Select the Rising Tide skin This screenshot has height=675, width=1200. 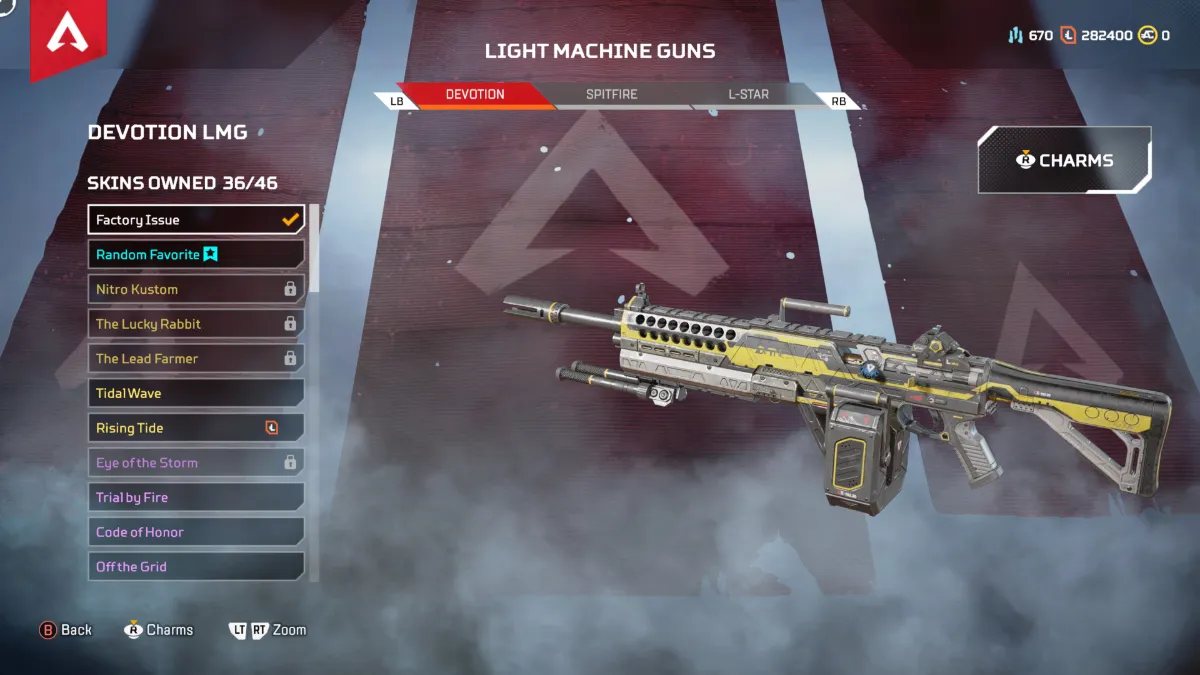(x=196, y=428)
